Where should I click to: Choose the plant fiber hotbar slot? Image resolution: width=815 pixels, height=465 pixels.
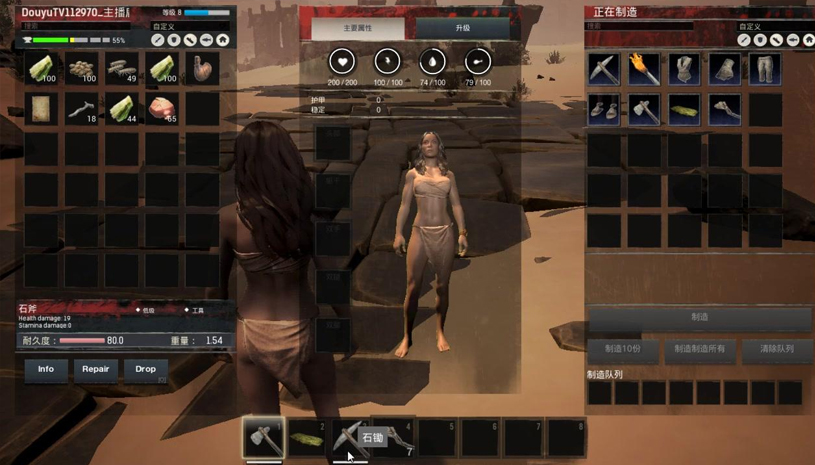point(306,438)
